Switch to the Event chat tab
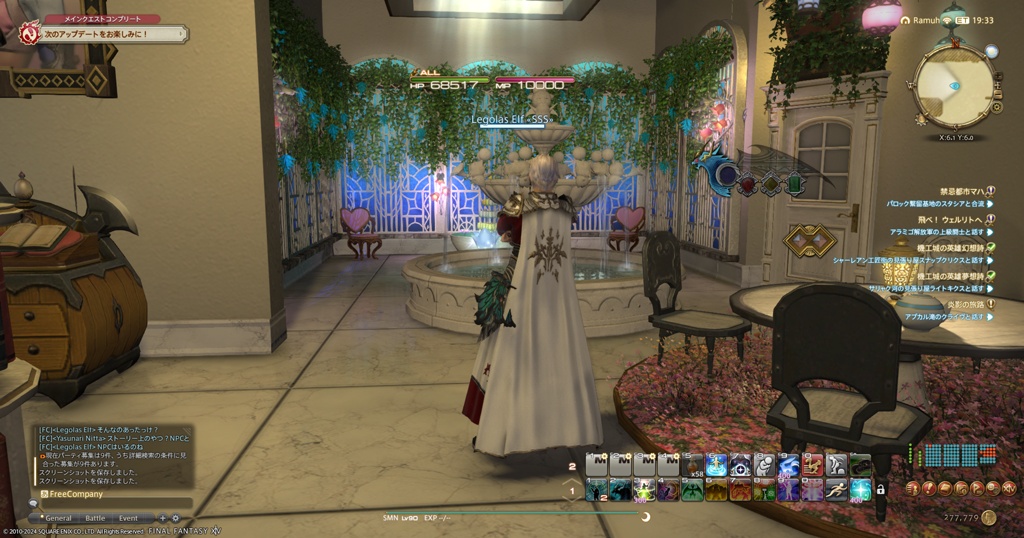The height and width of the screenshot is (538, 1024). pyautogui.click(x=128, y=518)
